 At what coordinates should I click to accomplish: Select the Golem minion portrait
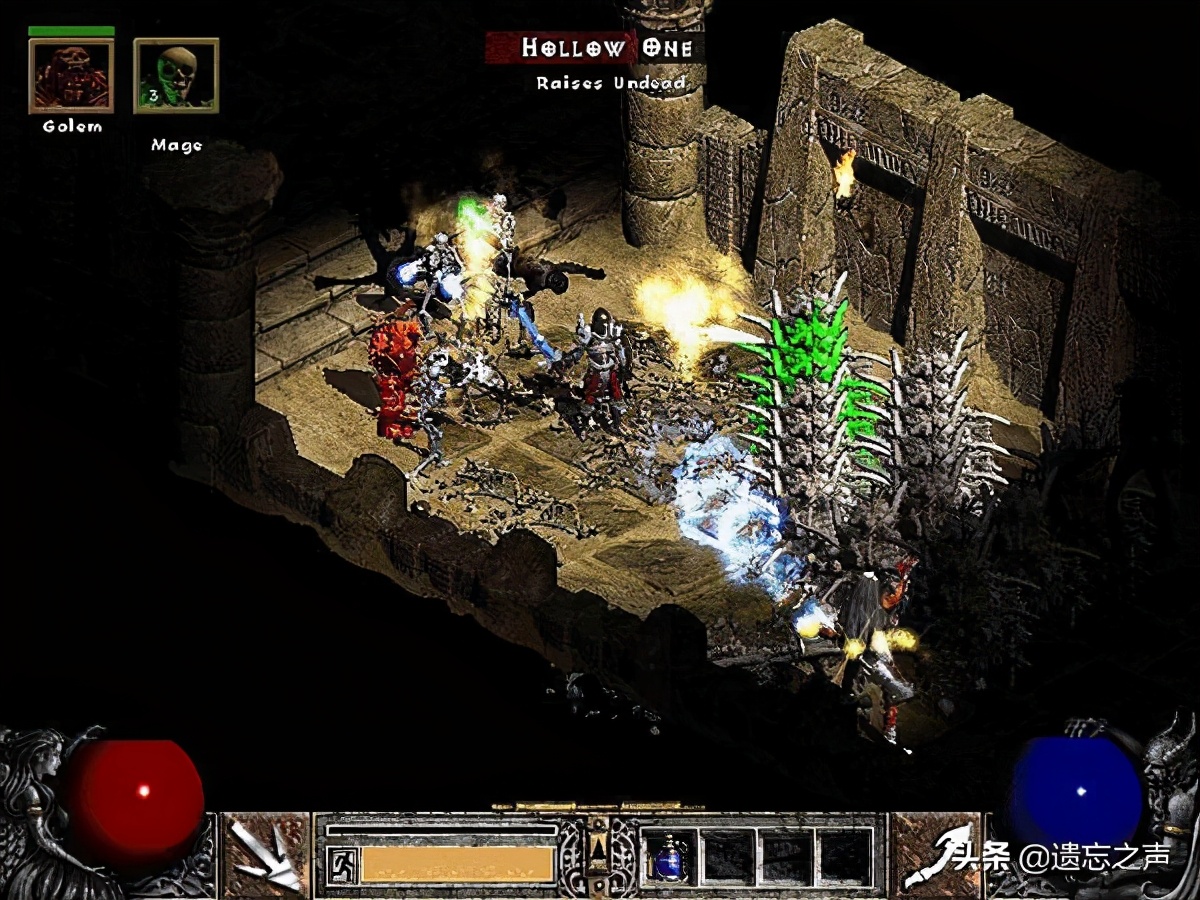click(x=71, y=76)
